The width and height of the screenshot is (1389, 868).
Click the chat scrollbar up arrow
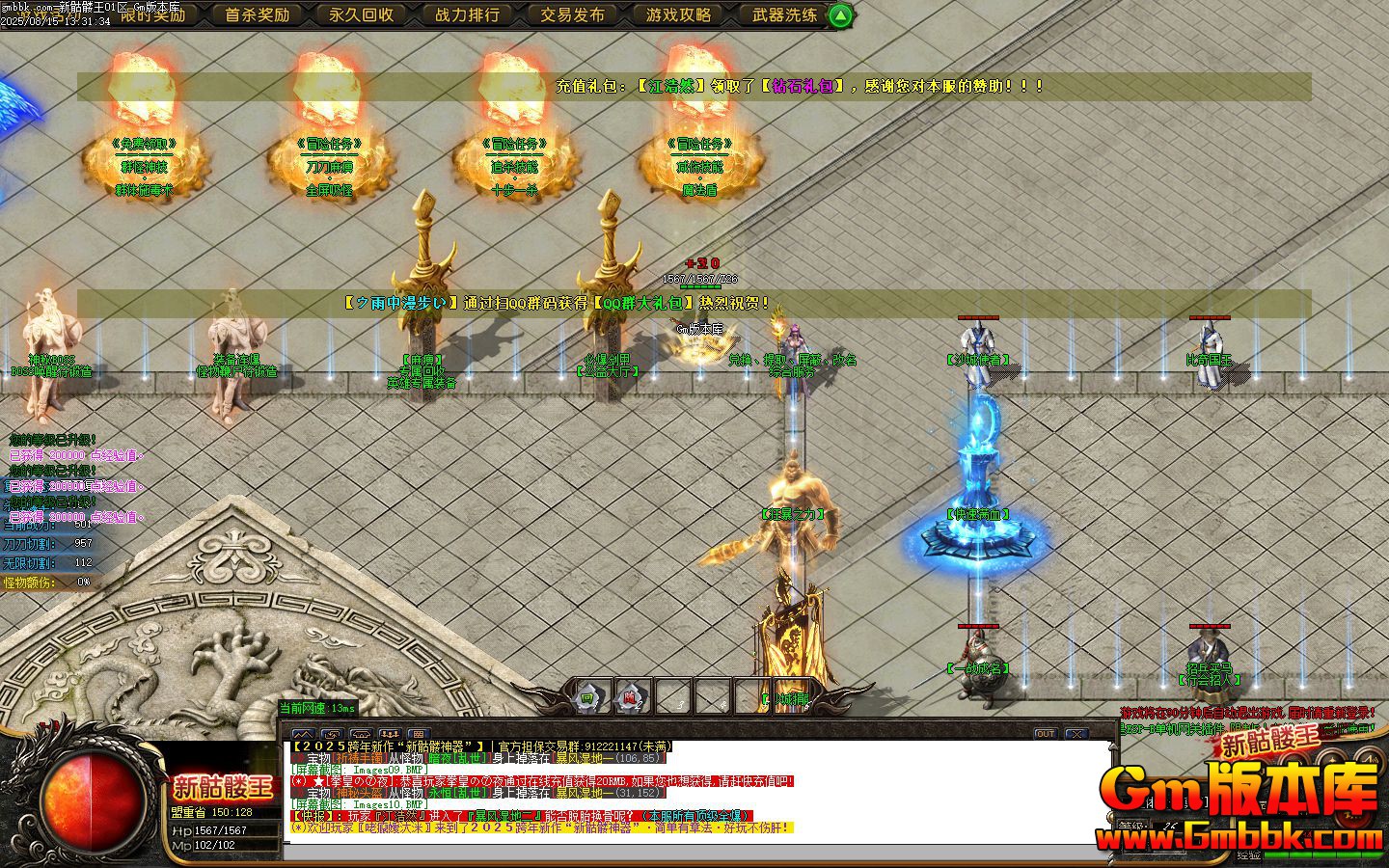click(x=1115, y=747)
